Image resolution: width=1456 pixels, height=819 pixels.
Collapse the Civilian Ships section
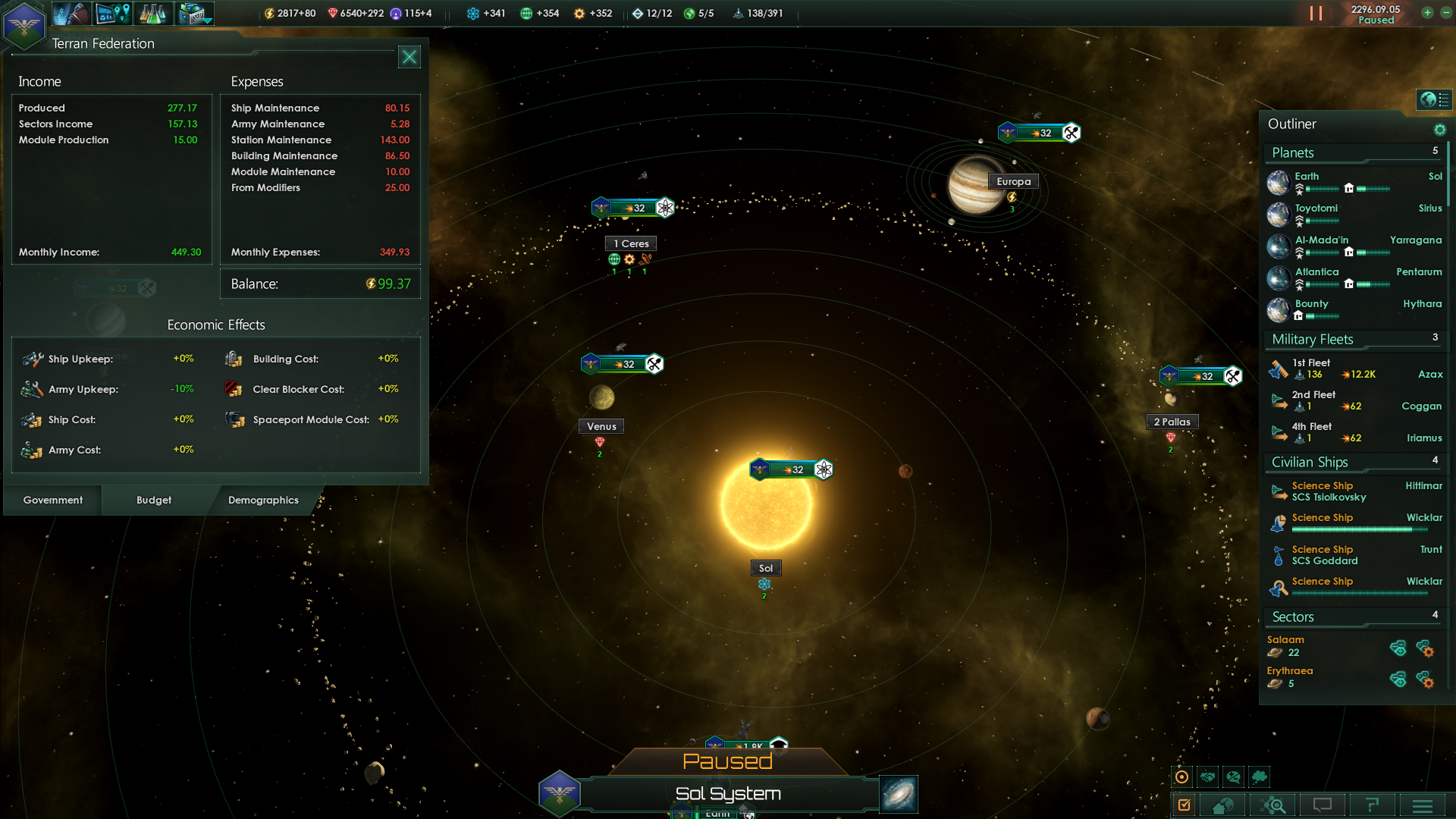[x=1310, y=462]
